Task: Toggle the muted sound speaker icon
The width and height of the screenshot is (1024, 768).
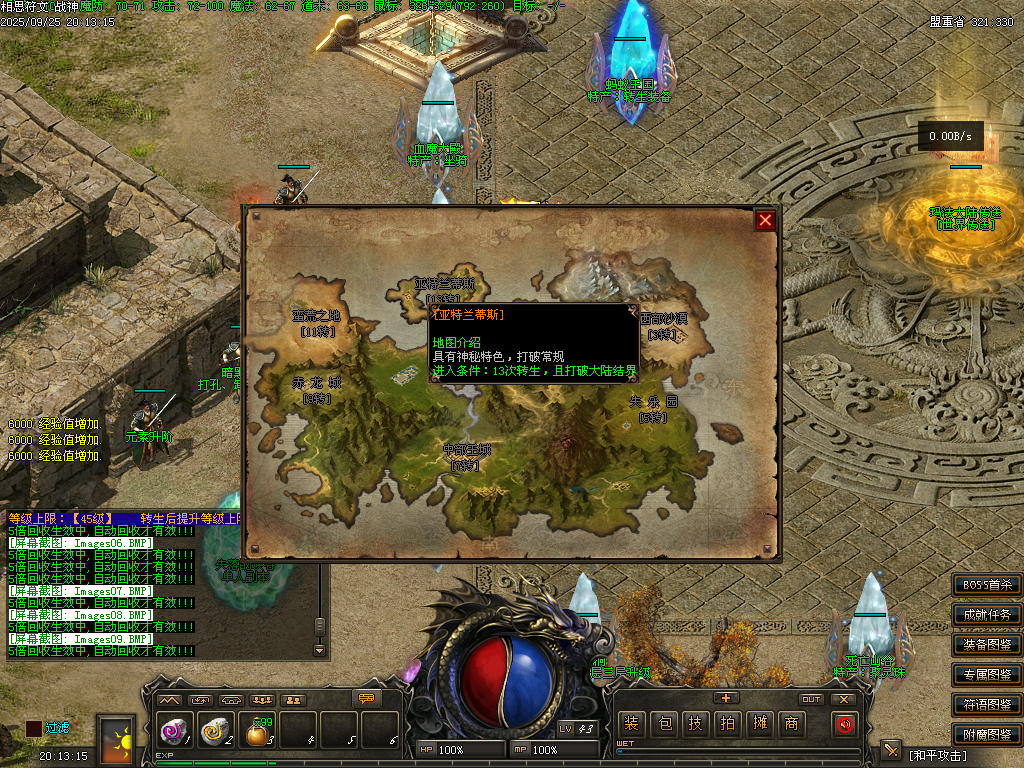Action: [845, 724]
